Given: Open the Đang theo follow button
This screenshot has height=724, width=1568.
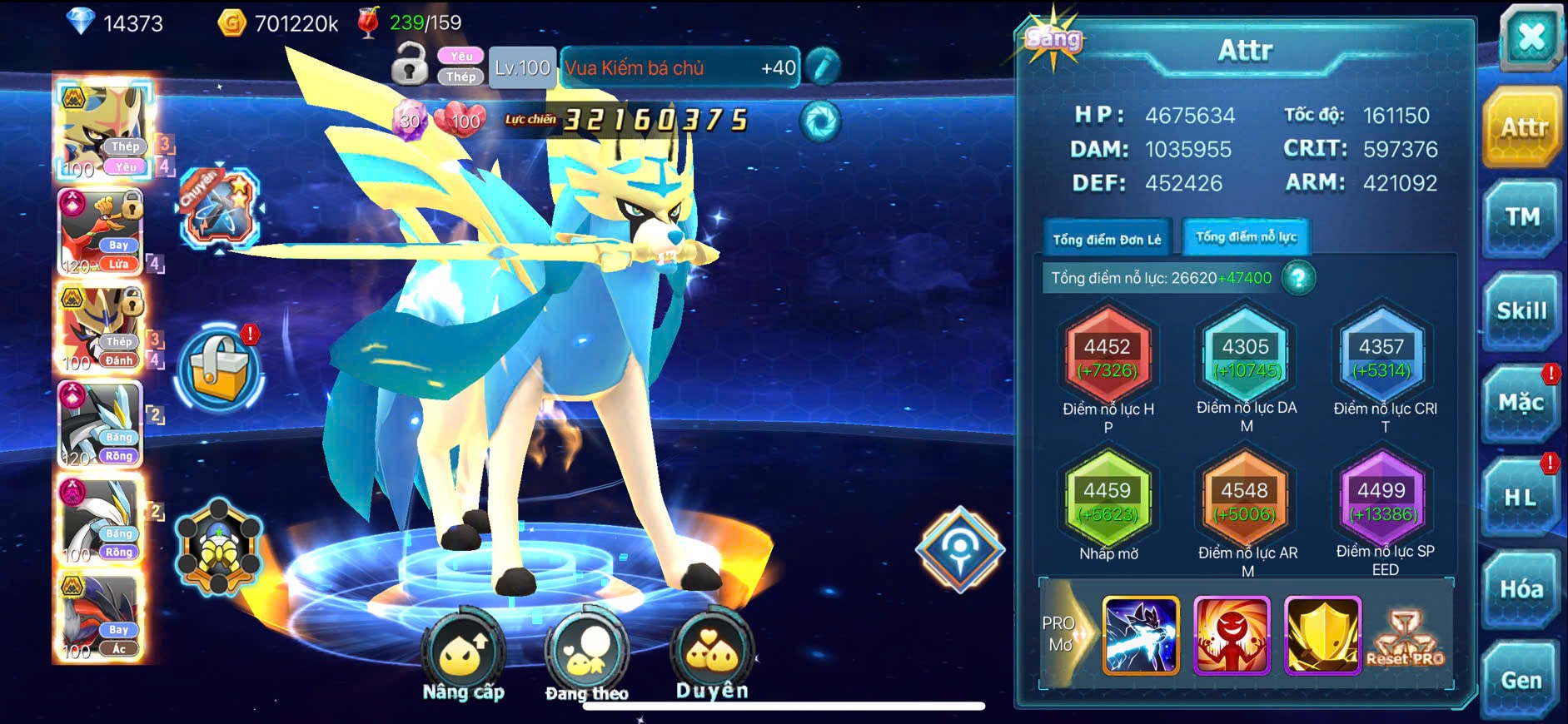Looking at the screenshot, I should click(586, 657).
